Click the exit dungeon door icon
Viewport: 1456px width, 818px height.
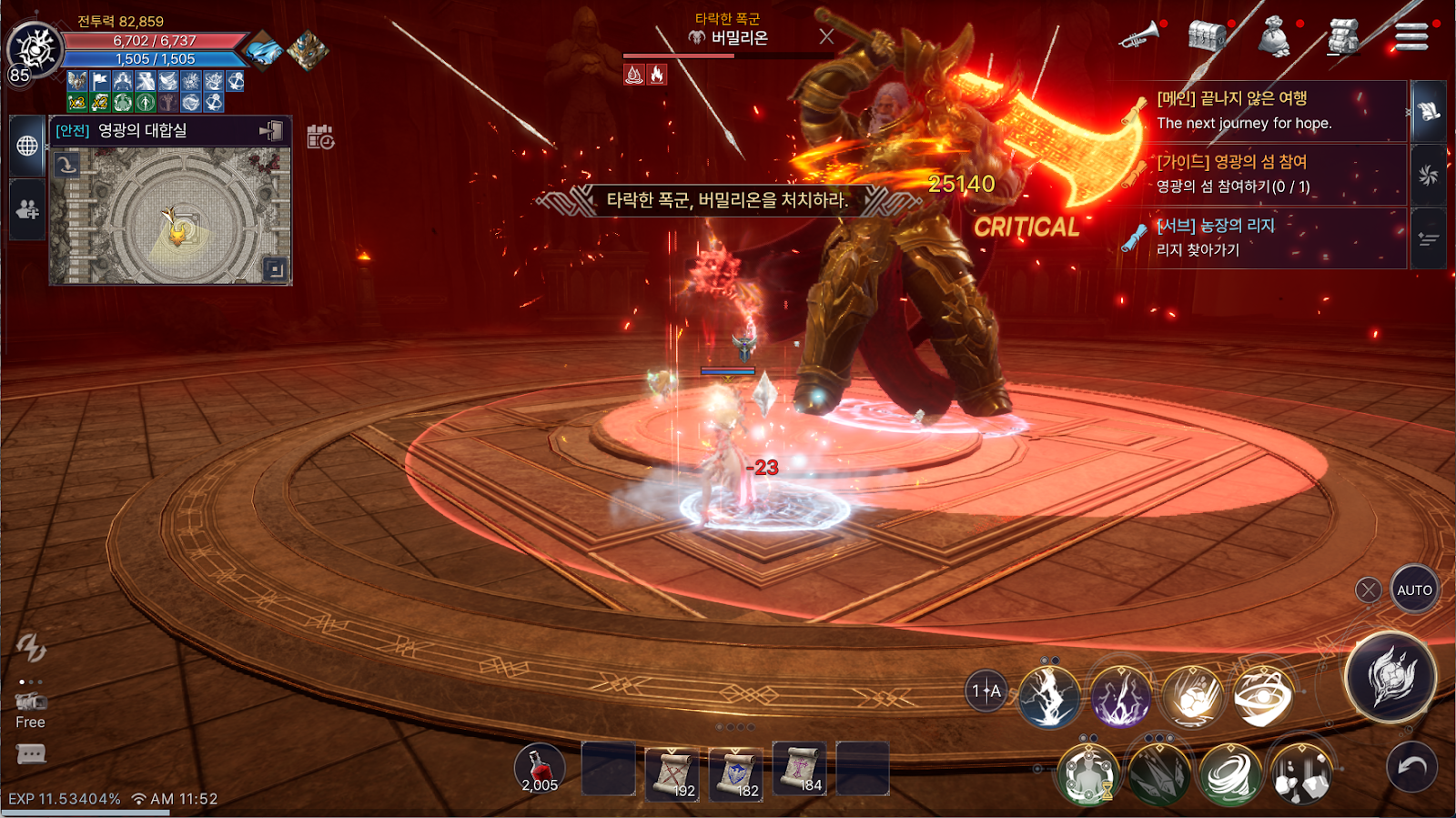tap(271, 131)
